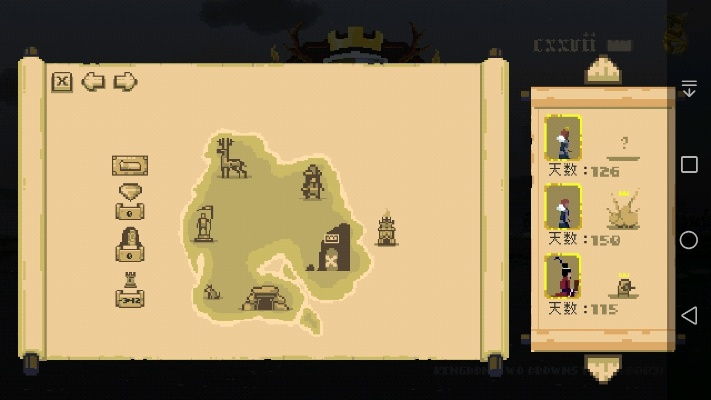
Task: Select the lighthouse marker off the coast
Action: click(x=386, y=229)
